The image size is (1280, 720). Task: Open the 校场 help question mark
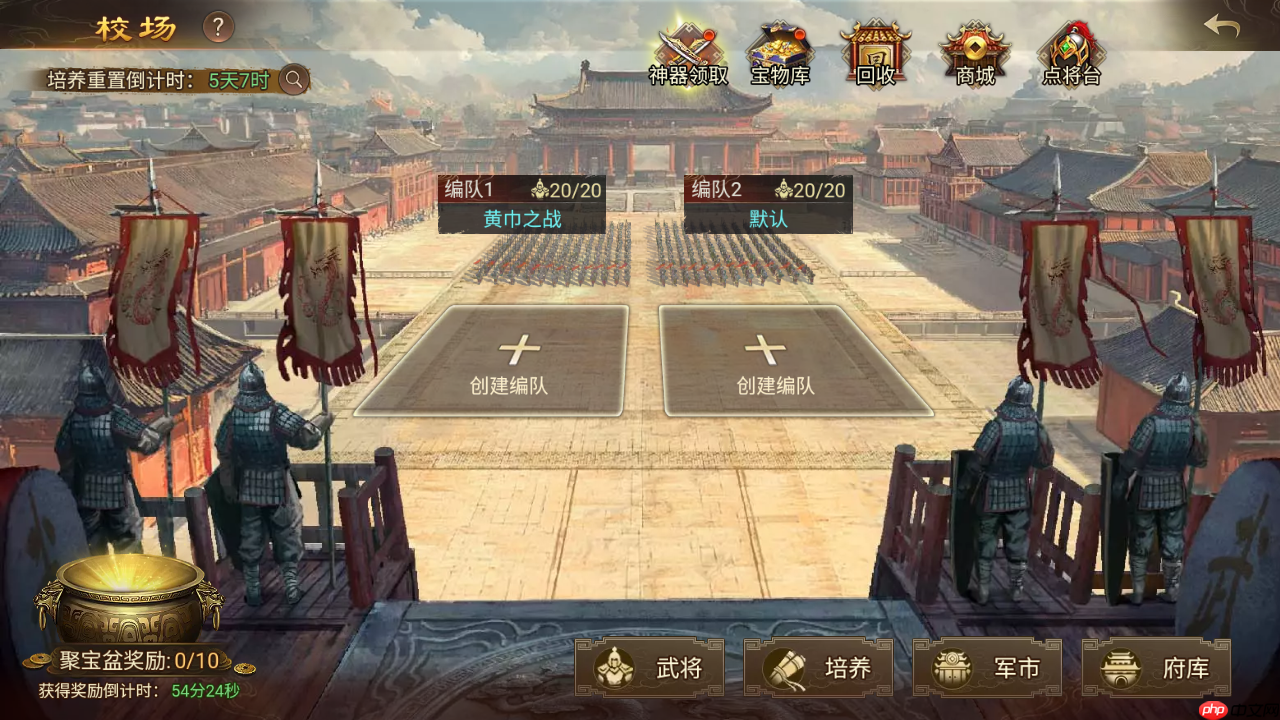coord(219,27)
